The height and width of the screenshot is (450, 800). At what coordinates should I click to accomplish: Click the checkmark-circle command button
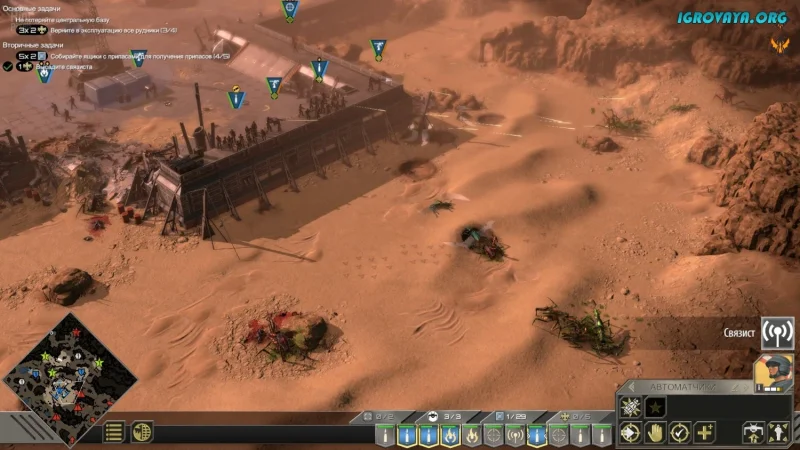point(680,433)
